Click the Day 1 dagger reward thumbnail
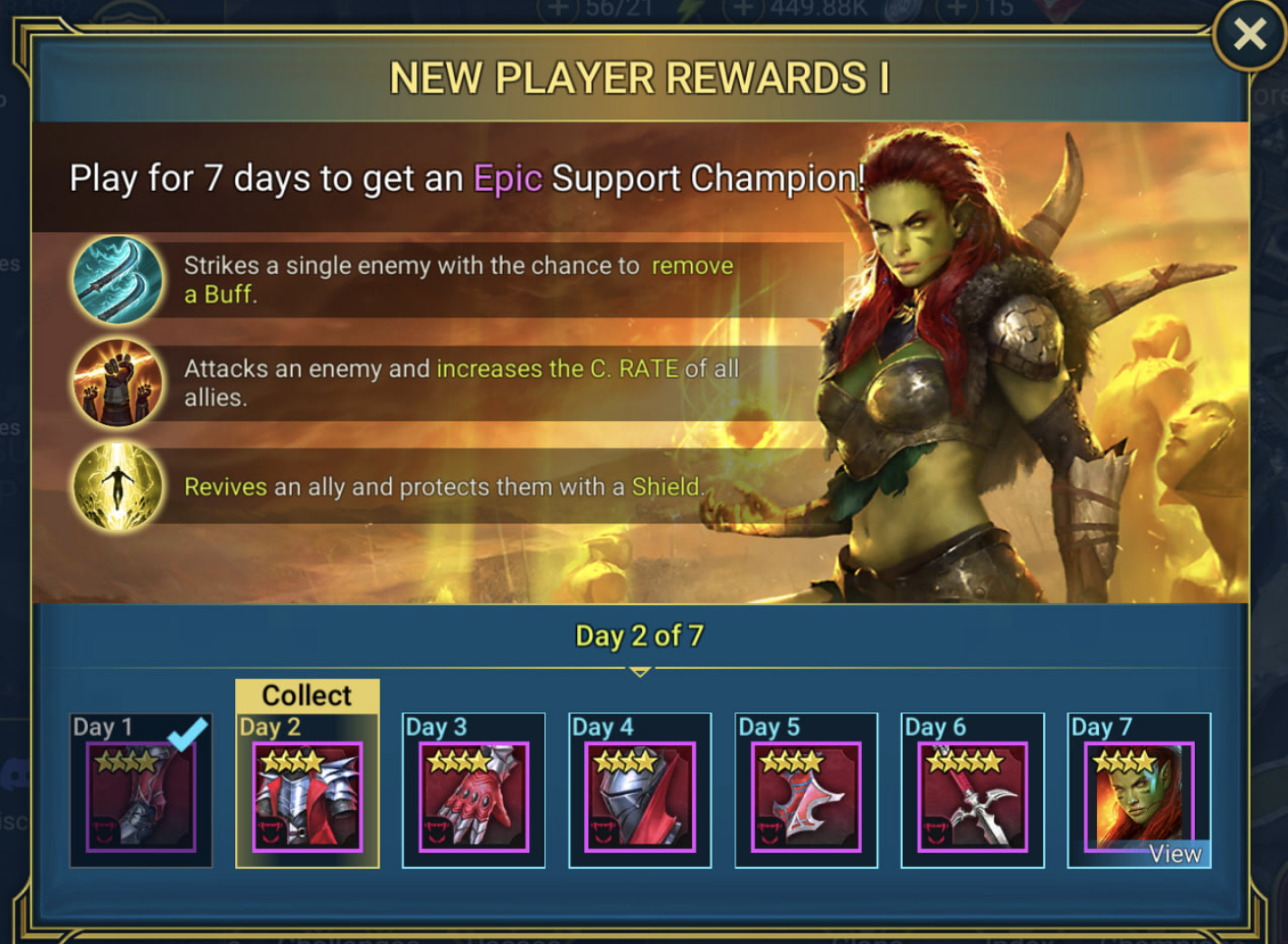Viewport: 1288px width, 944px height. 140,796
